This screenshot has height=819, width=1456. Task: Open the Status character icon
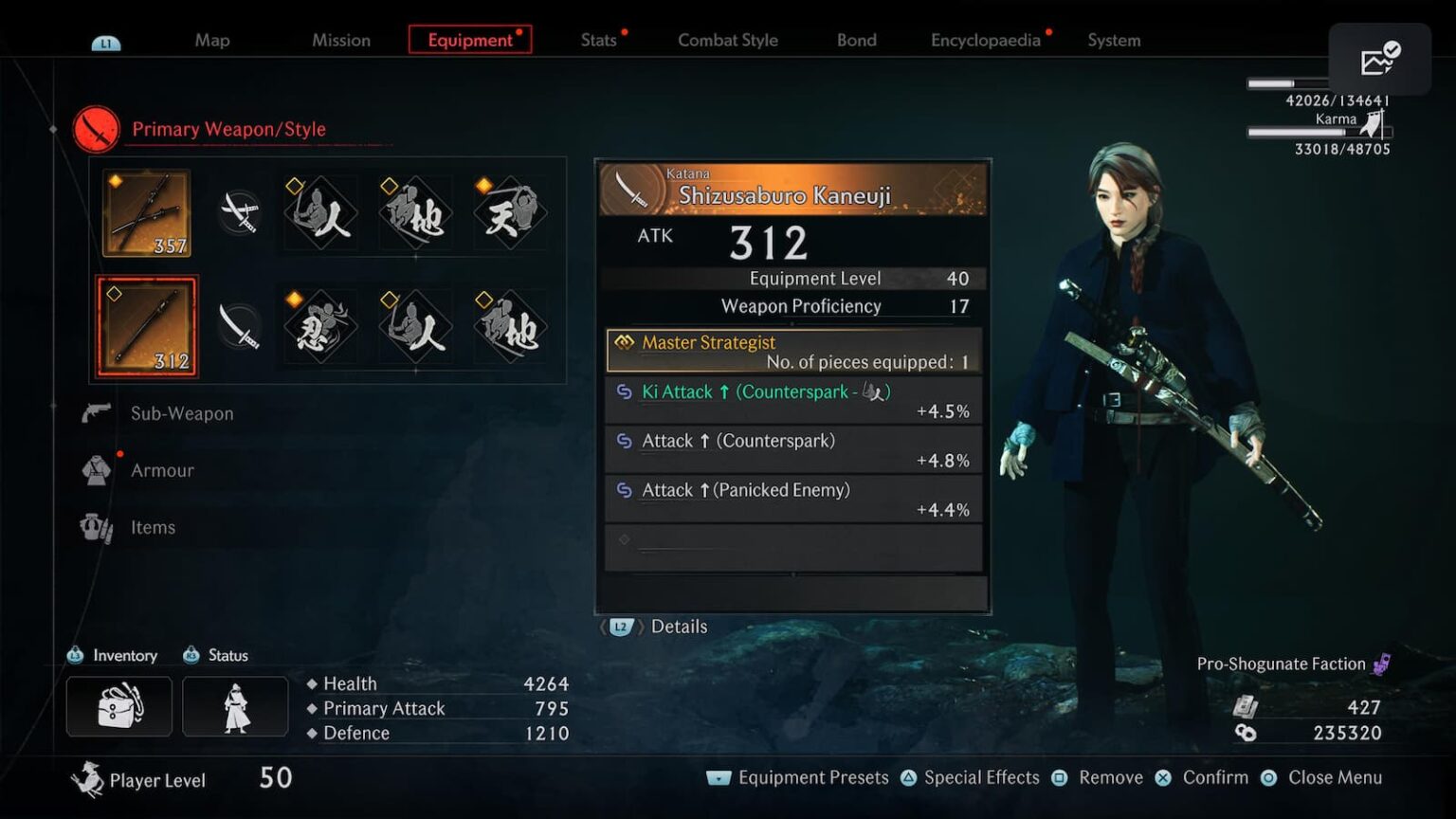coord(234,705)
